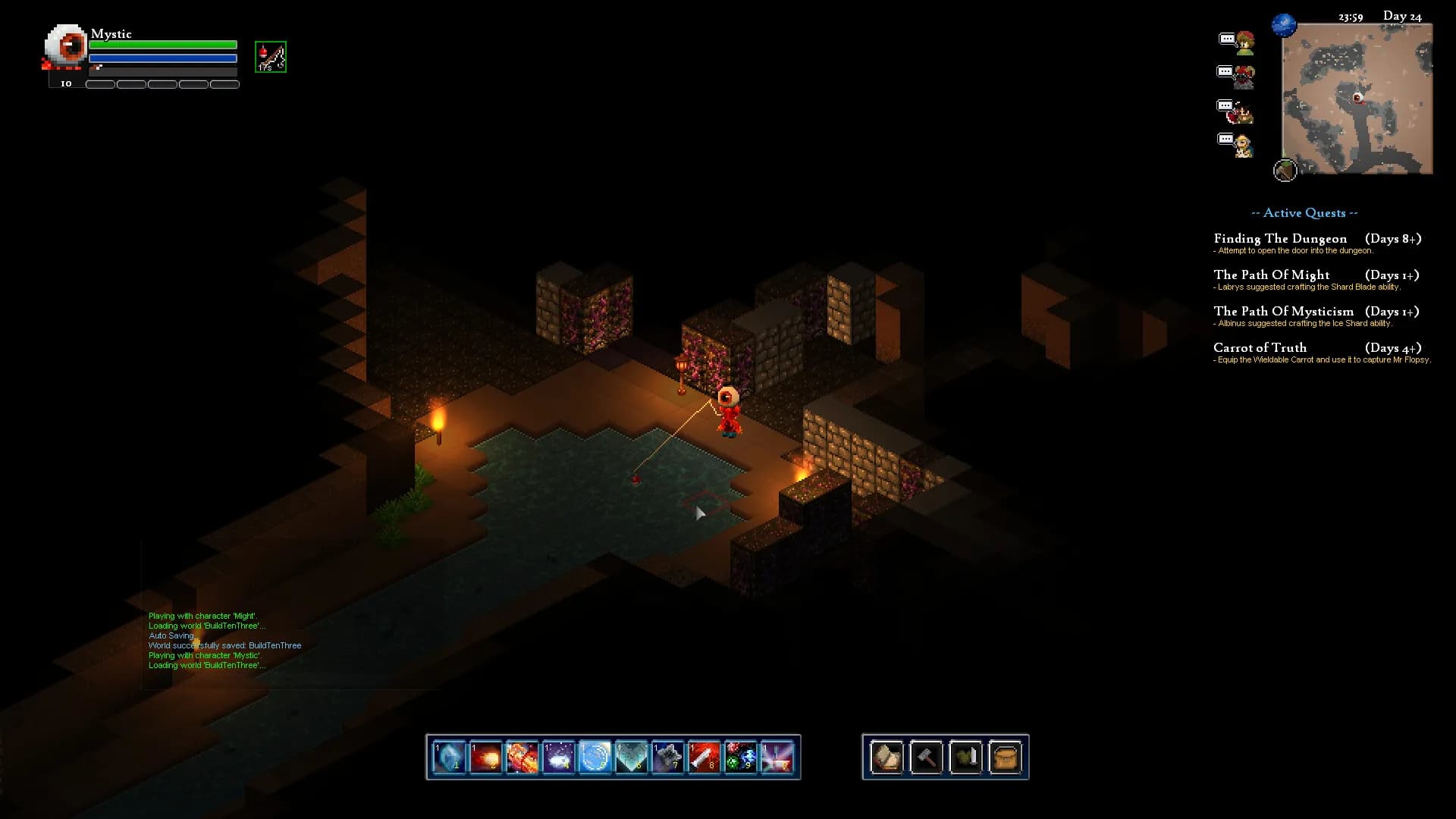Use the red sword slash ability
The width and height of the screenshot is (1456, 819).
point(704,757)
